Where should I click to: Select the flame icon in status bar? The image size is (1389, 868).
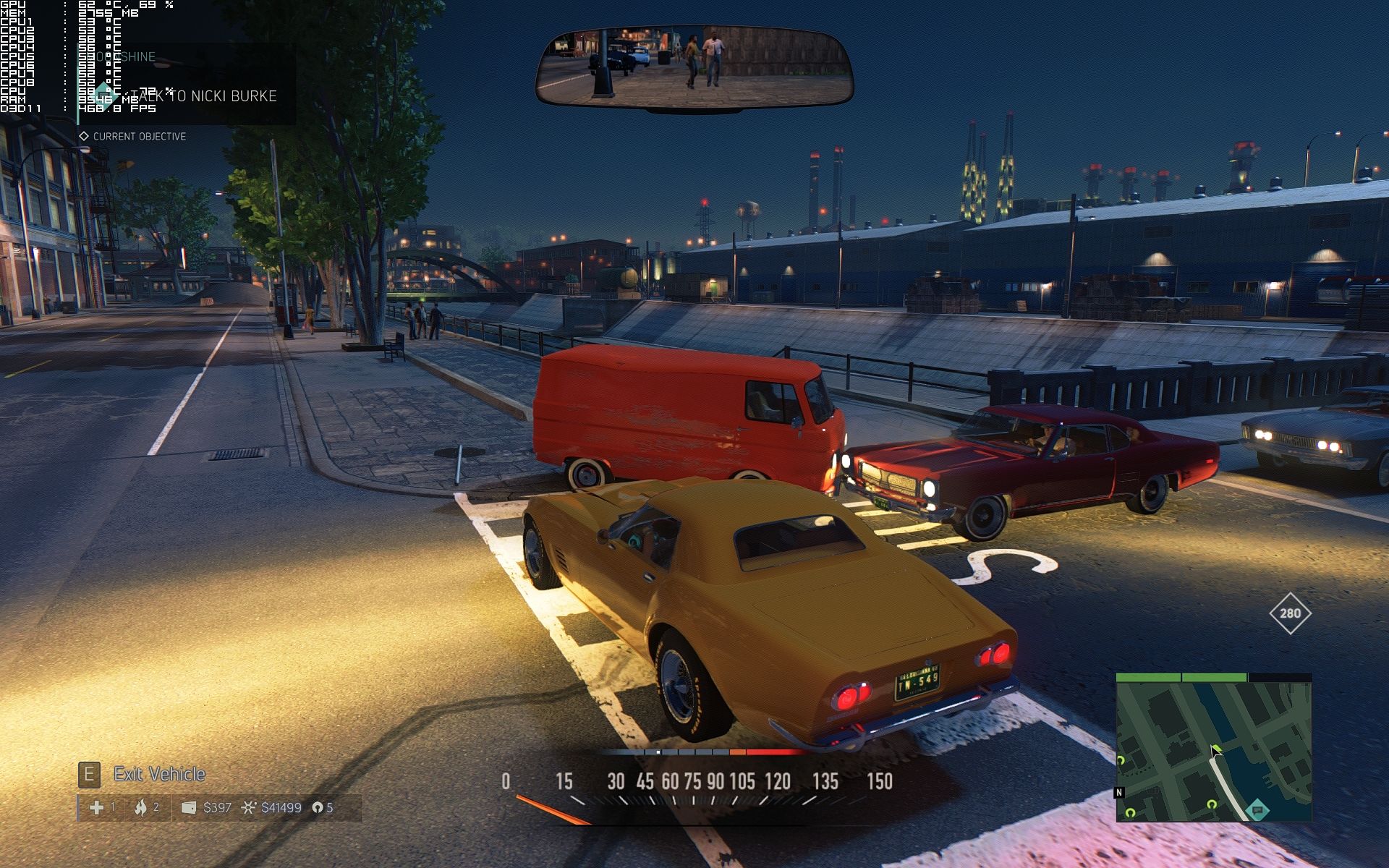pos(140,807)
